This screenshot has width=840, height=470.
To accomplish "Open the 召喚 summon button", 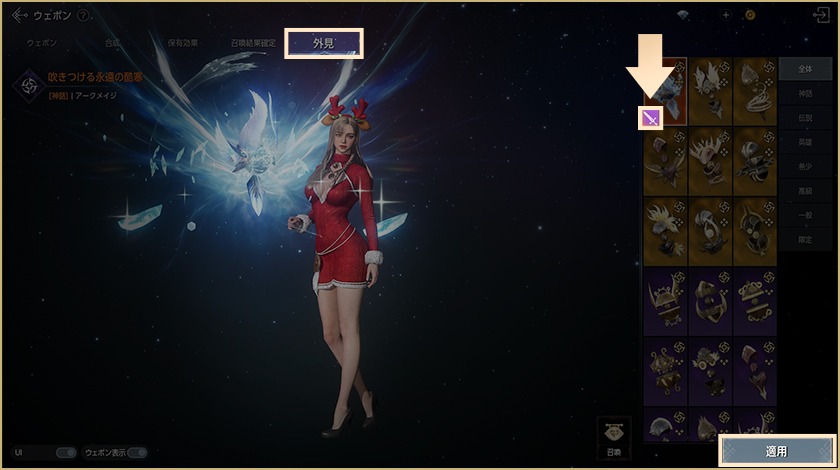I will (x=615, y=438).
